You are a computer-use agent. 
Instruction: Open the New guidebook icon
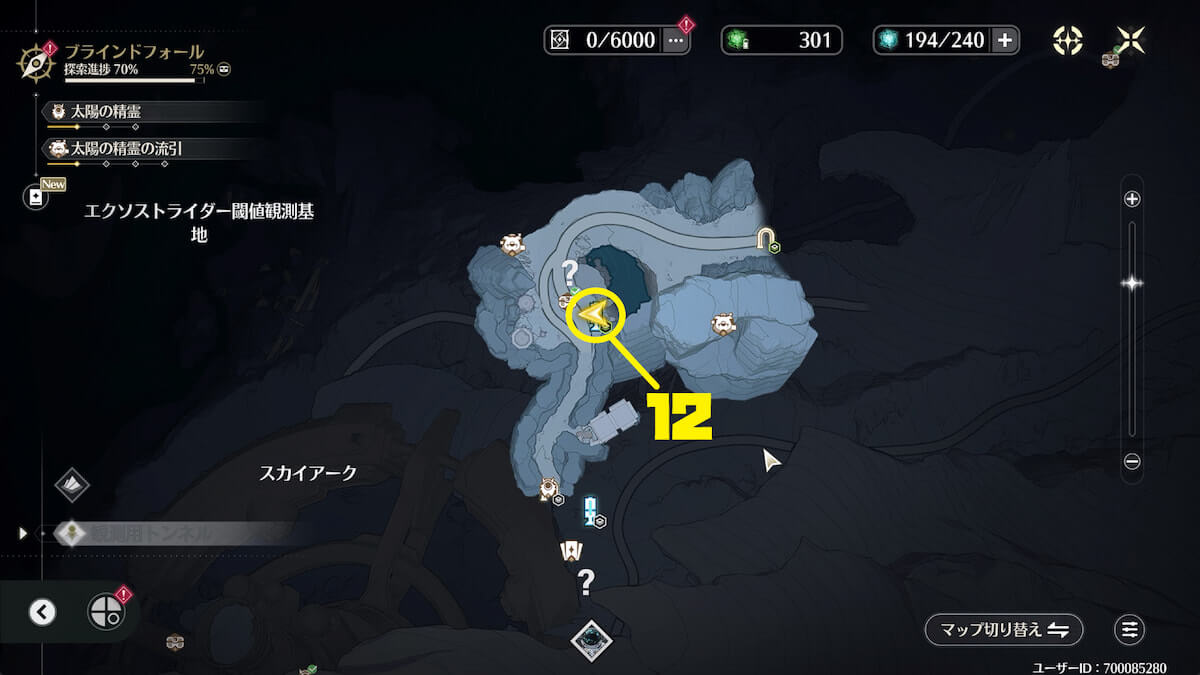click(x=37, y=197)
